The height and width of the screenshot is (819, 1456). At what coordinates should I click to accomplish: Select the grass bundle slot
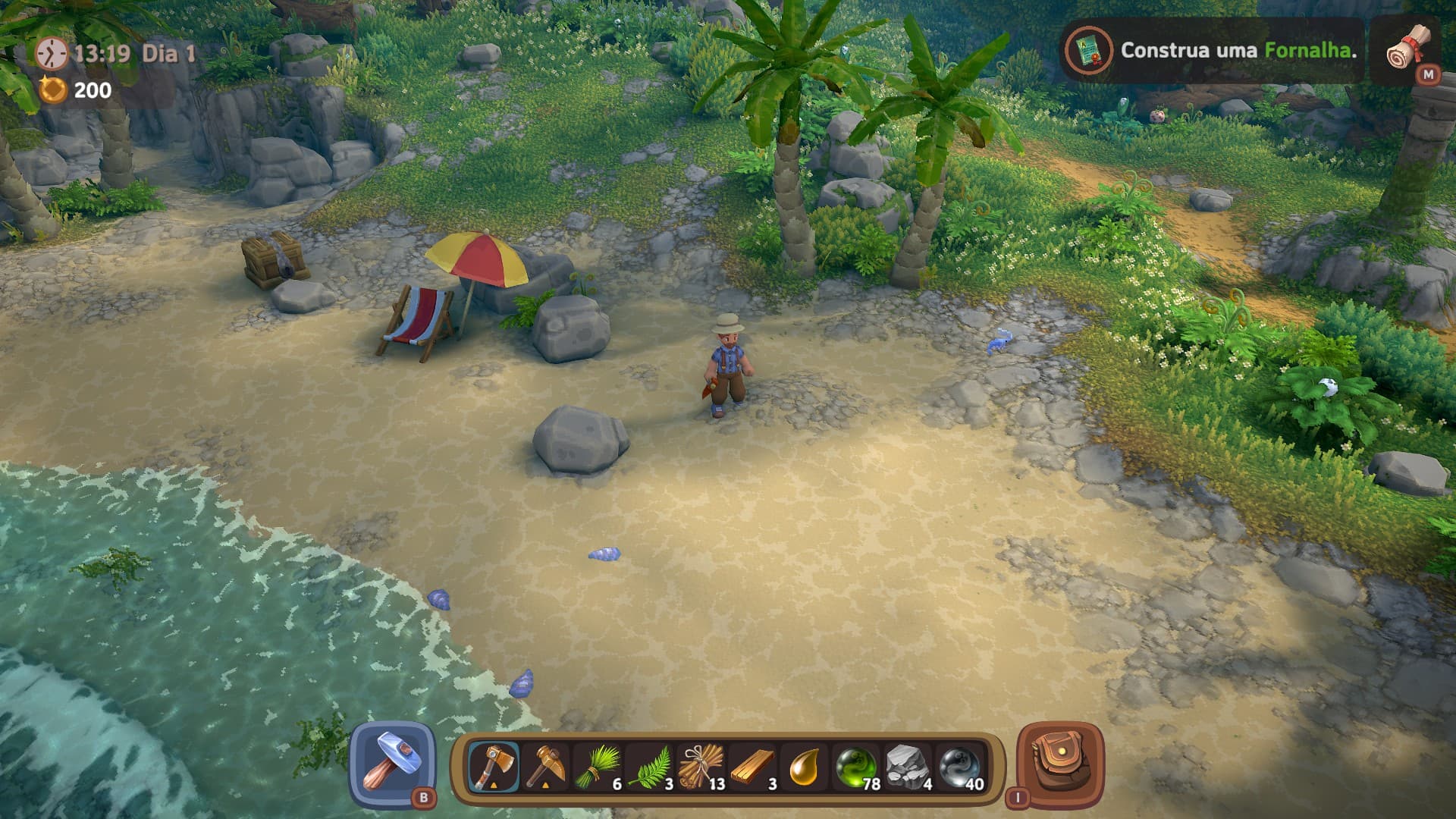point(598,767)
